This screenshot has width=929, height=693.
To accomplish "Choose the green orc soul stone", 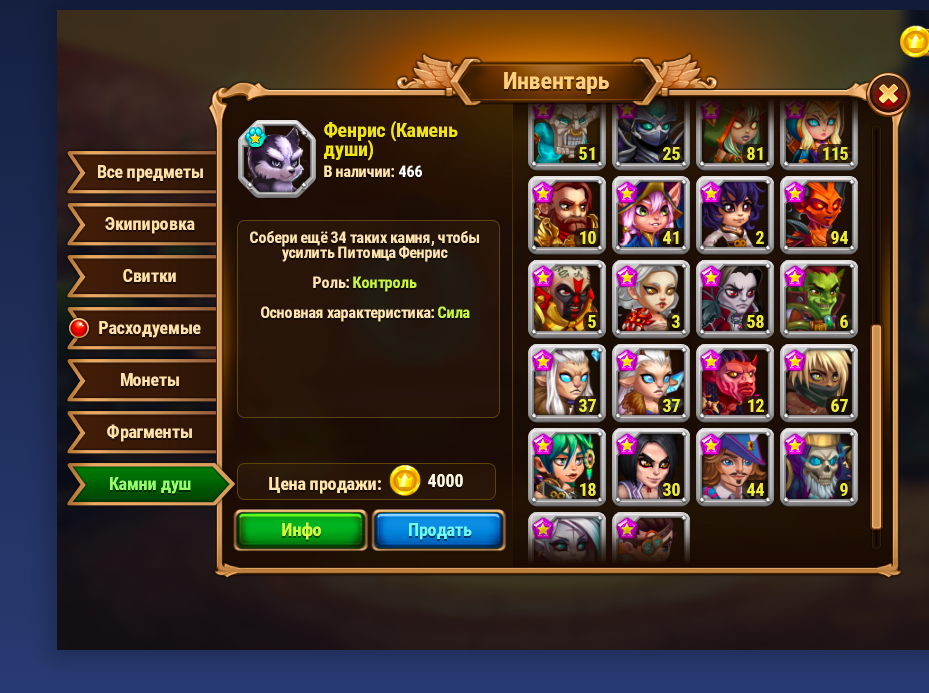I will [x=819, y=298].
